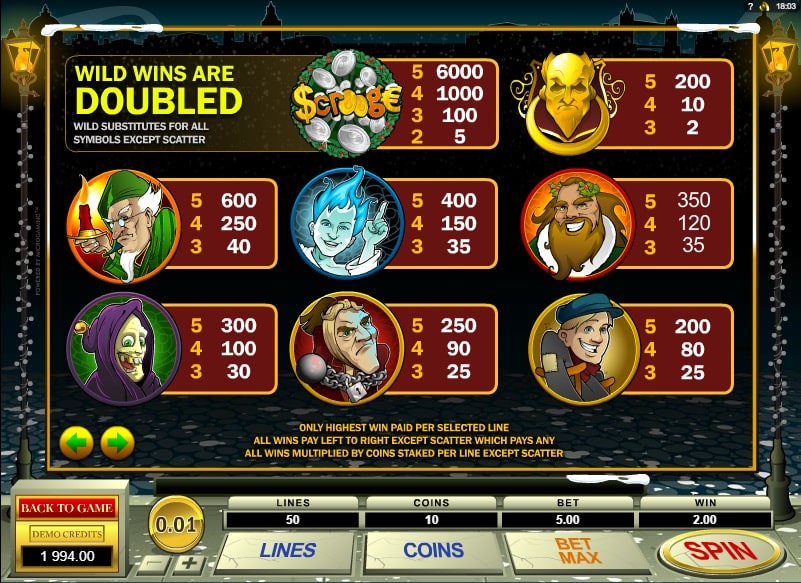The width and height of the screenshot is (801, 583).
Task: Change the number of coins
Action: click(432, 550)
